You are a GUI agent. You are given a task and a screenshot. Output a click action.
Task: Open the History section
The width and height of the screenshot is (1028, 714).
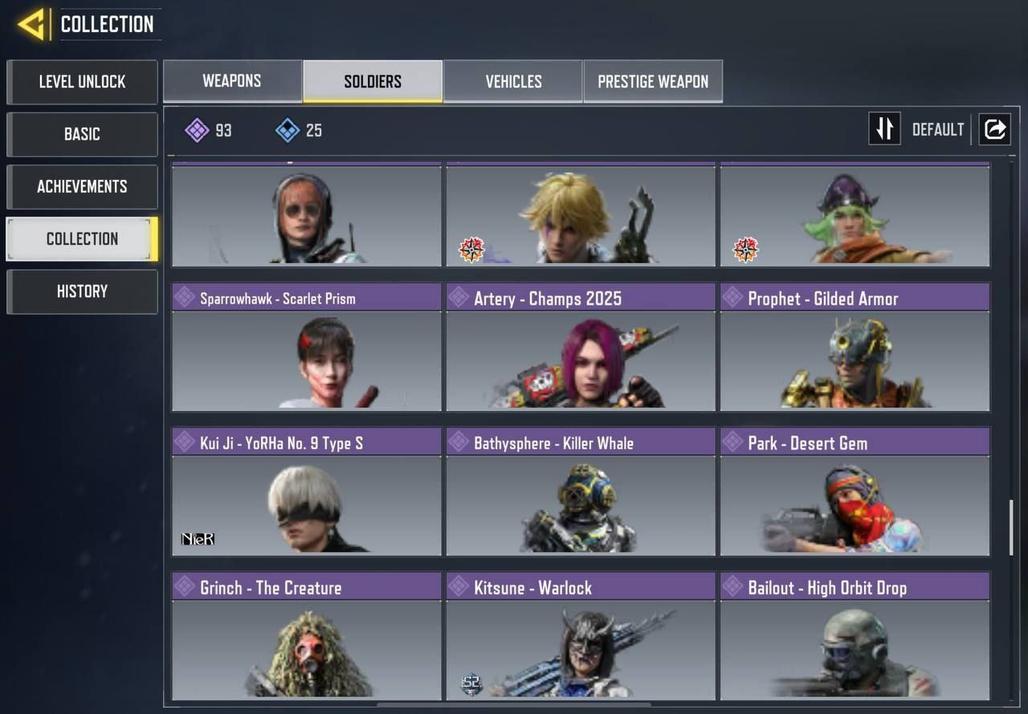[x=82, y=292]
